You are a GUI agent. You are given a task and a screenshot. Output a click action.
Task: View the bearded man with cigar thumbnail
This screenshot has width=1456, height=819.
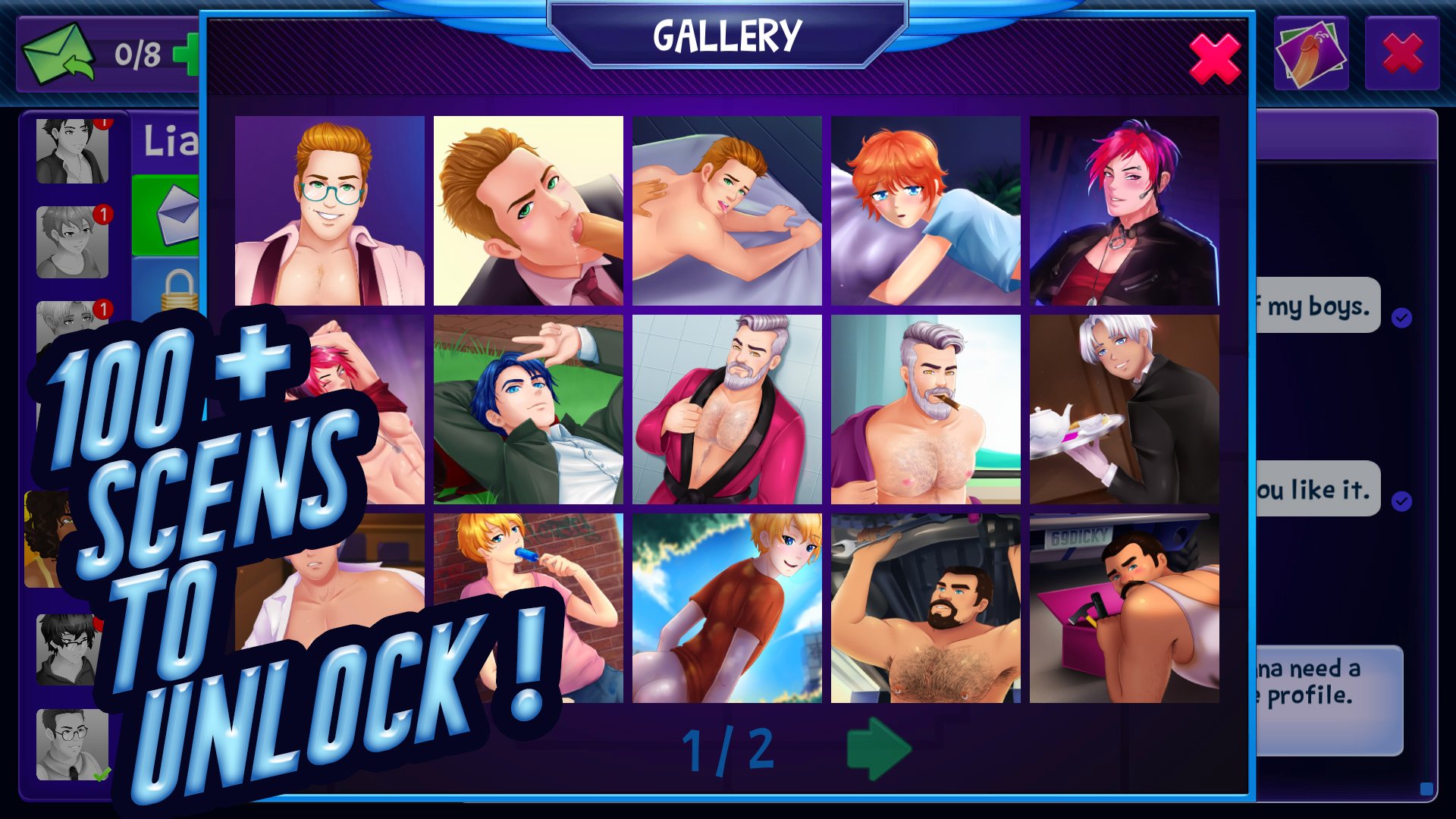point(925,409)
